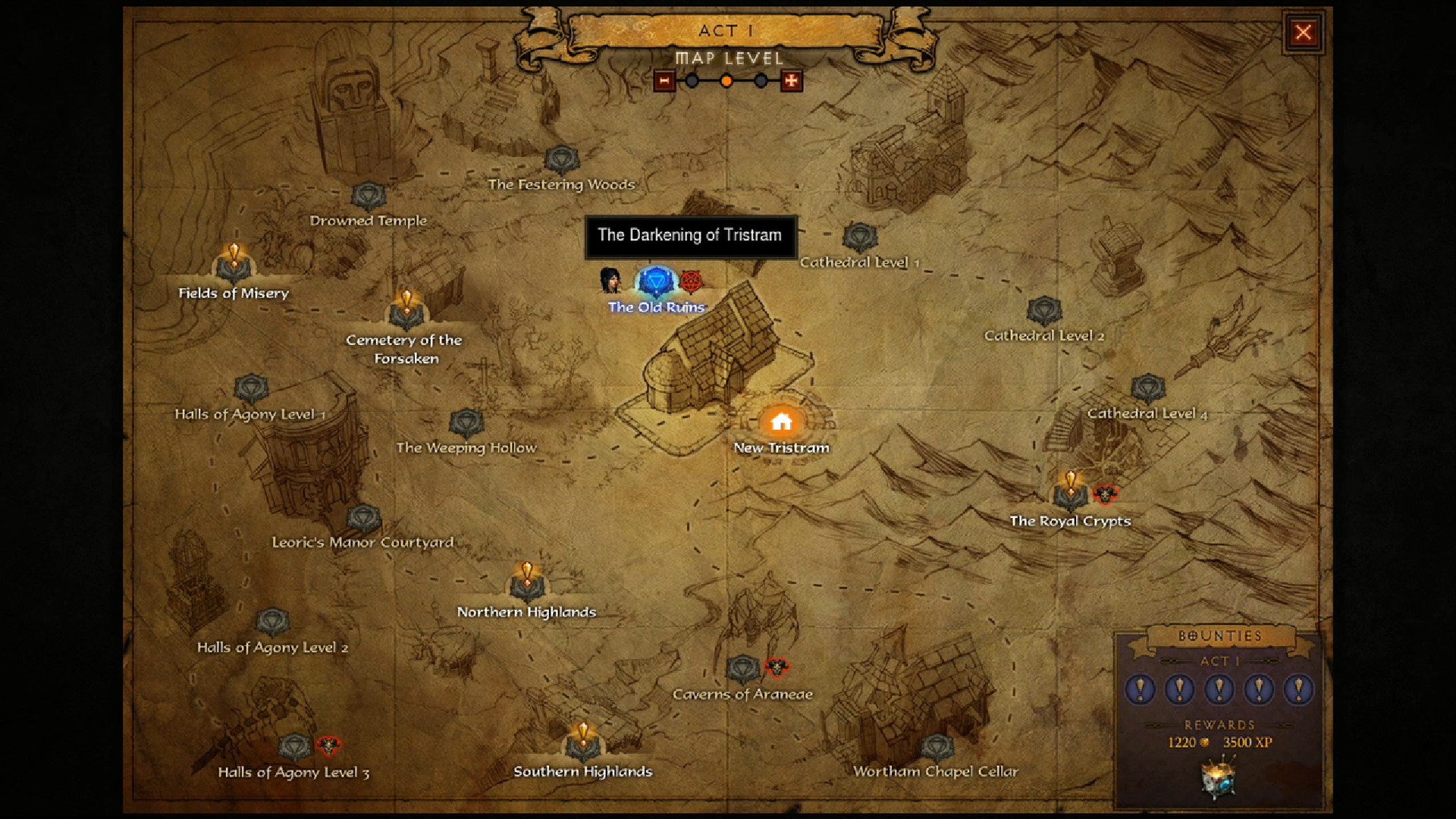This screenshot has height=819, width=1456.
Task: Choose Wortham Chapel Cellar waypoint
Action: click(937, 748)
